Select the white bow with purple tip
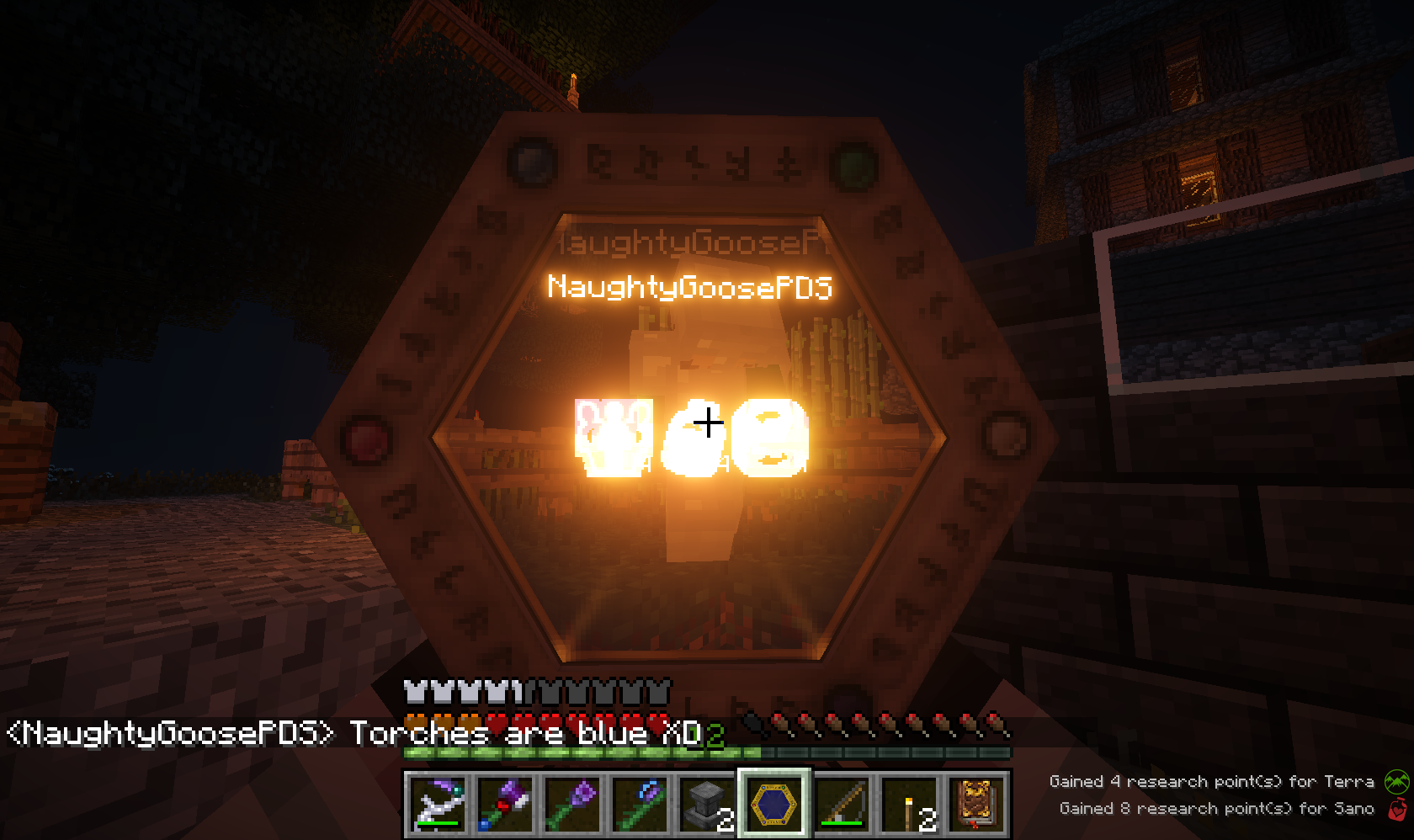 [439, 804]
